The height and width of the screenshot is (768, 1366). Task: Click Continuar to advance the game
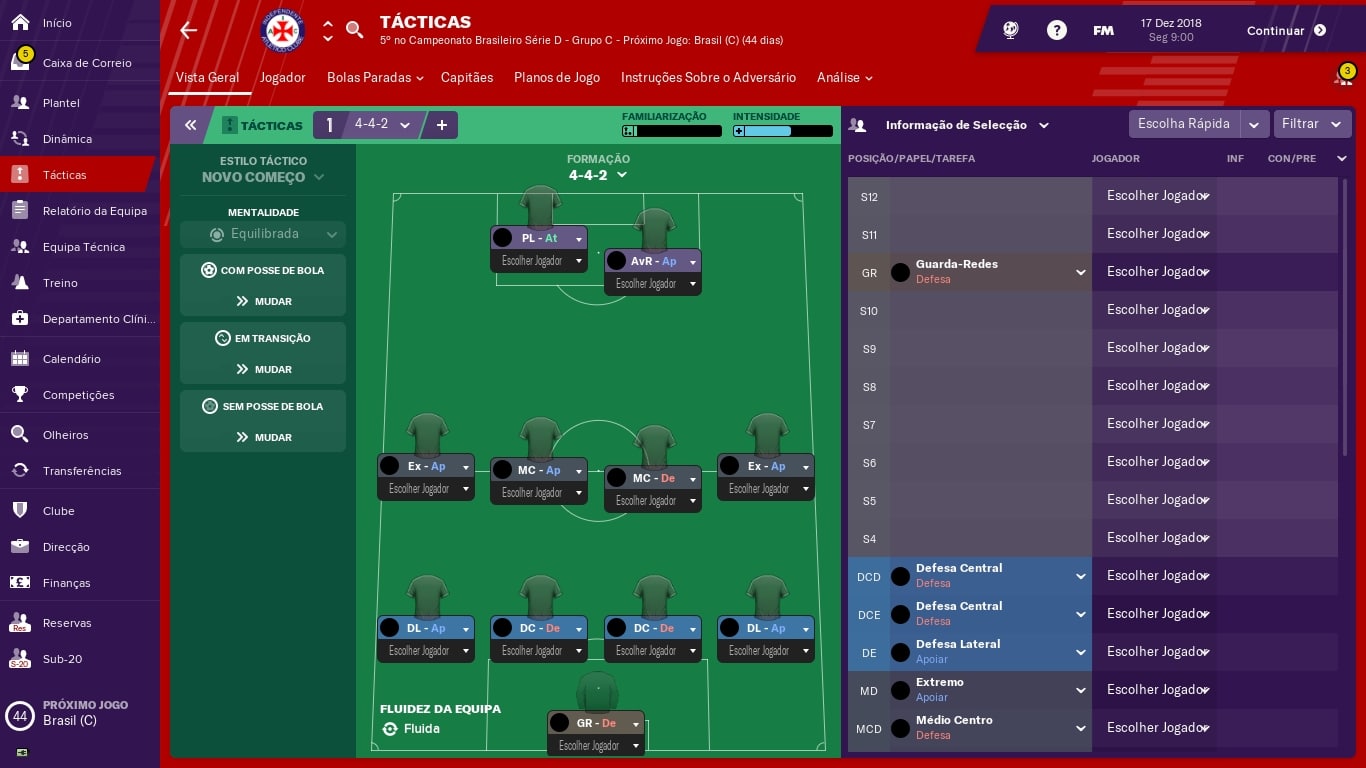pos(1276,30)
